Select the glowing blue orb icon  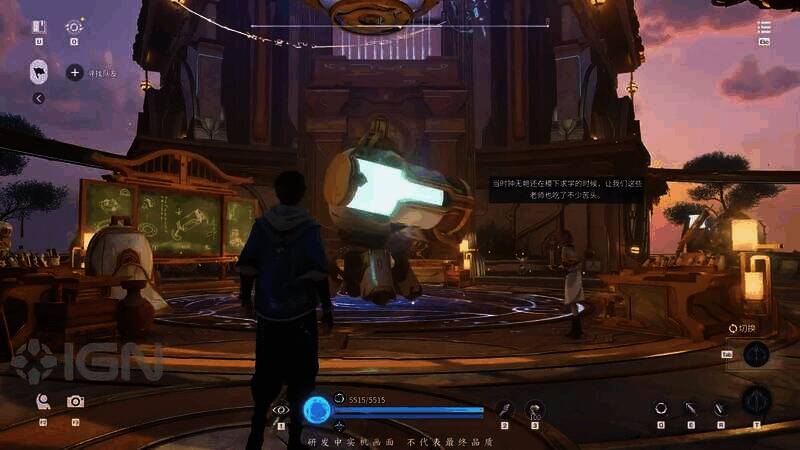point(316,408)
